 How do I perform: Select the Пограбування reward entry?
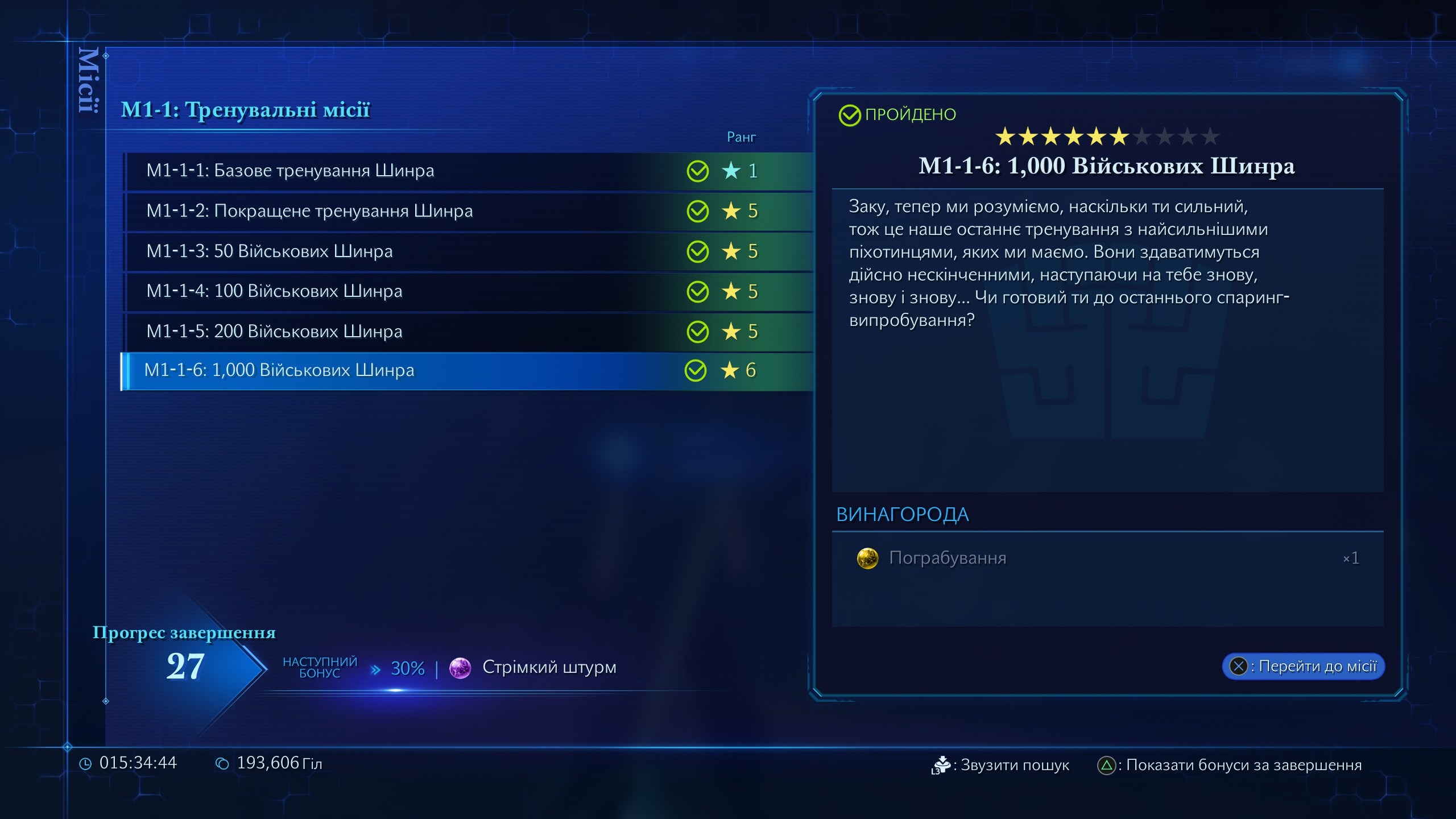pyautogui.click(x=948, y=558)
